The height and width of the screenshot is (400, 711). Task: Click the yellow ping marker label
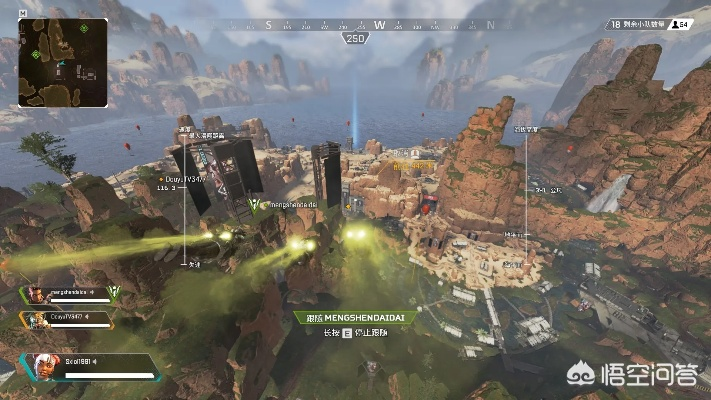click(413, 165)
